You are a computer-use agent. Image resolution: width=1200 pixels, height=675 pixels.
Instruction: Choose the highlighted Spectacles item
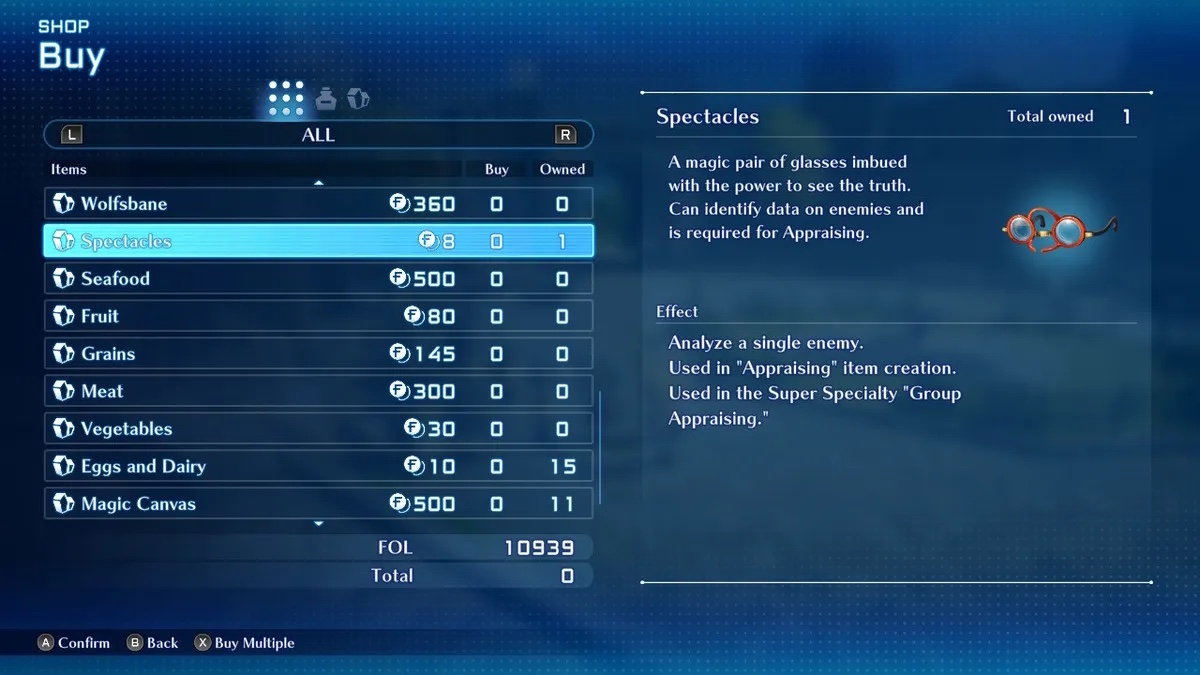[x=318, y=241]
